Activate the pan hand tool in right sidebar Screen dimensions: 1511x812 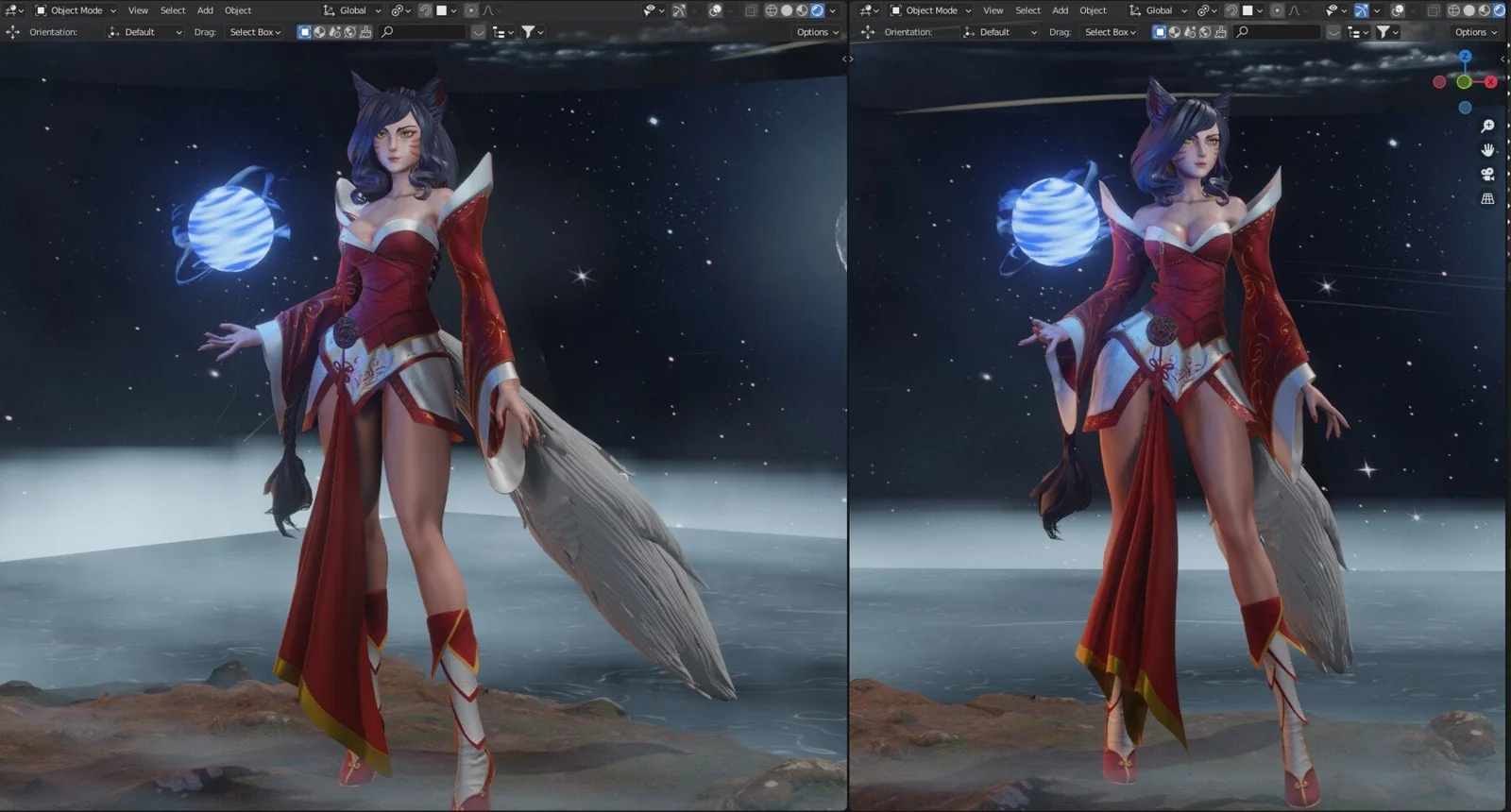tap(1487, 150)
